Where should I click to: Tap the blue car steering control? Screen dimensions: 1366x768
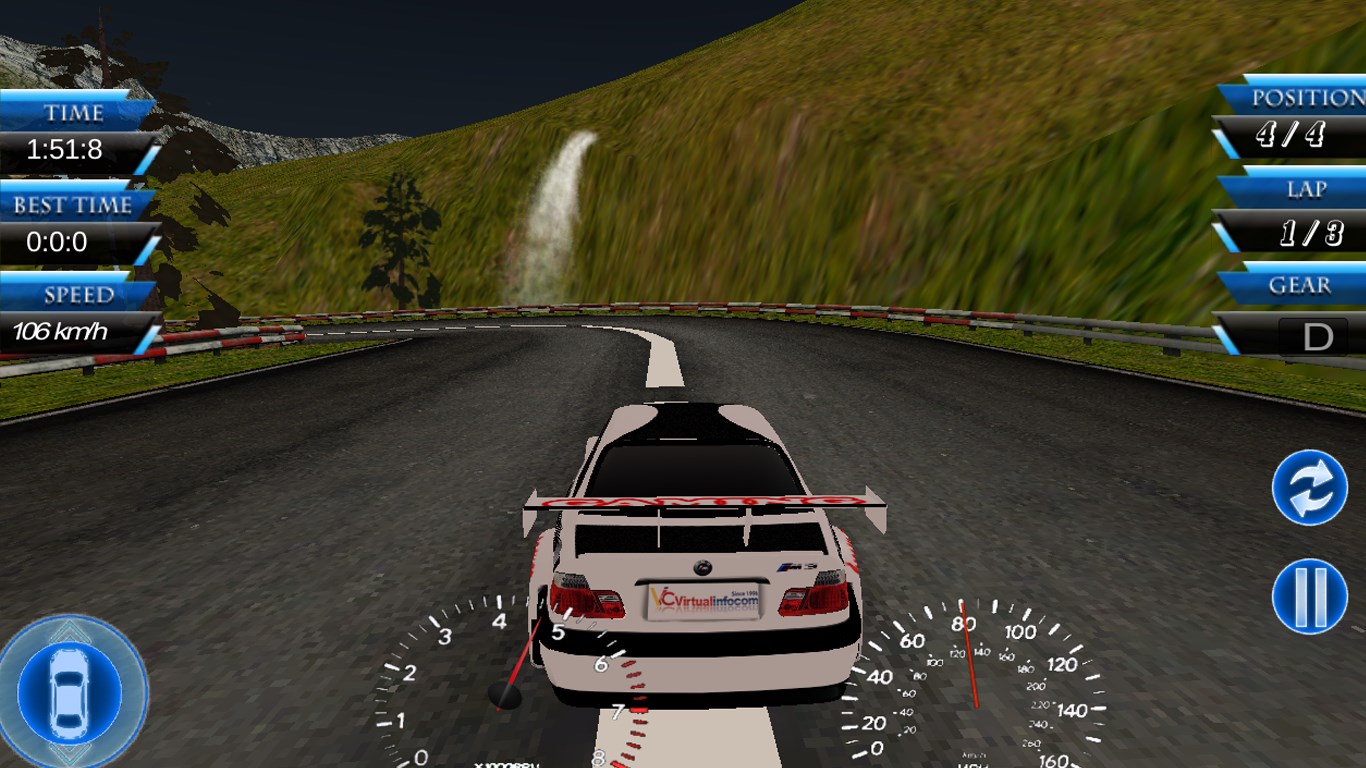pyautogui.click(x=70, y=692)
